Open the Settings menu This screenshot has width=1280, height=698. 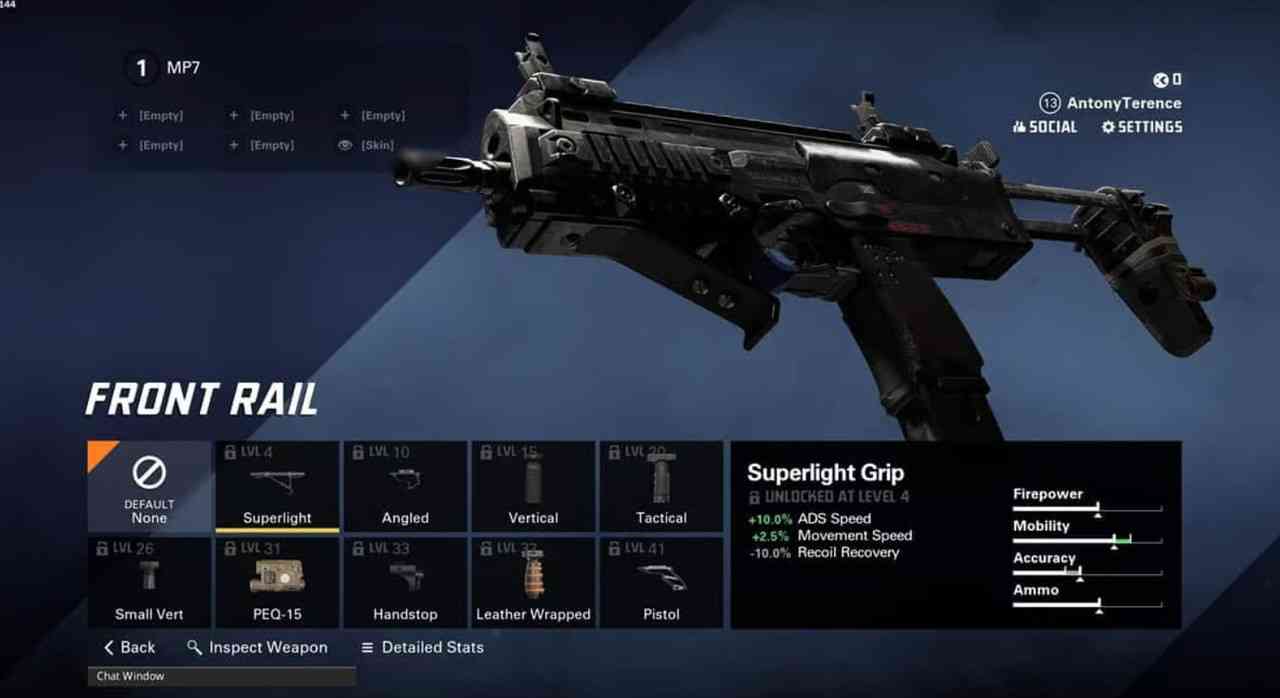(1142, 127)
